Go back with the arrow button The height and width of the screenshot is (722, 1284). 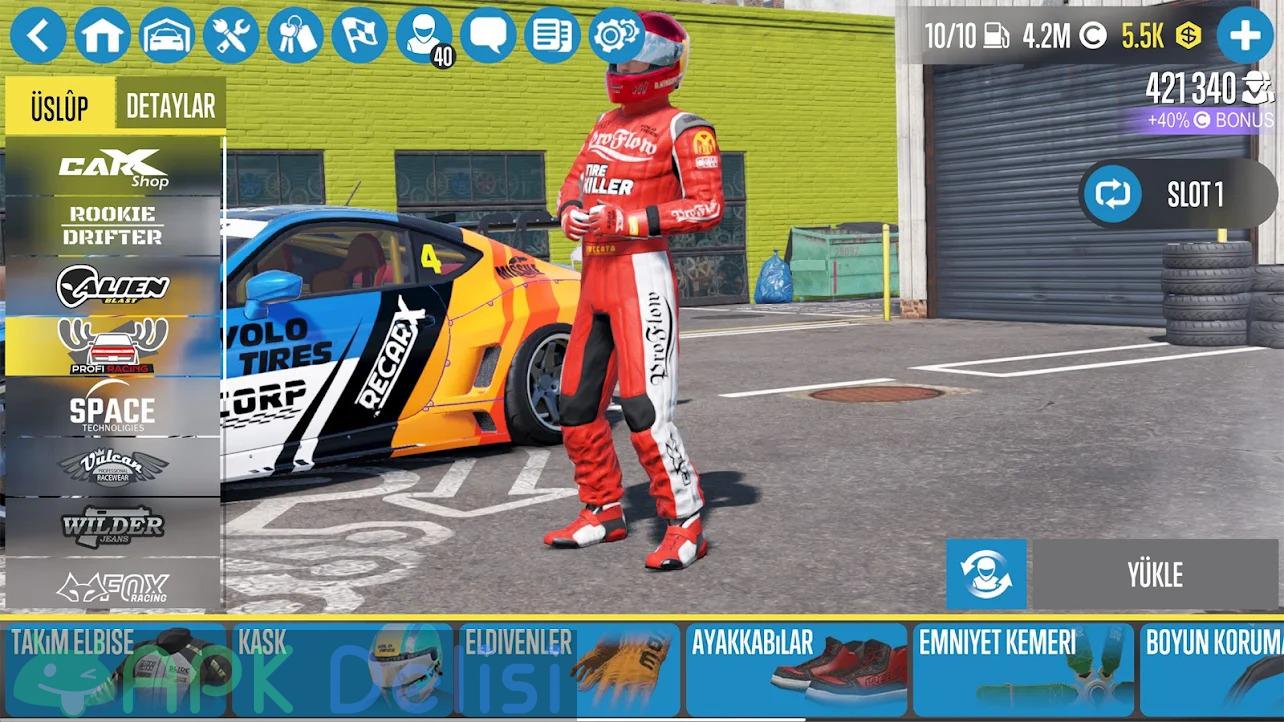point(38,36)
